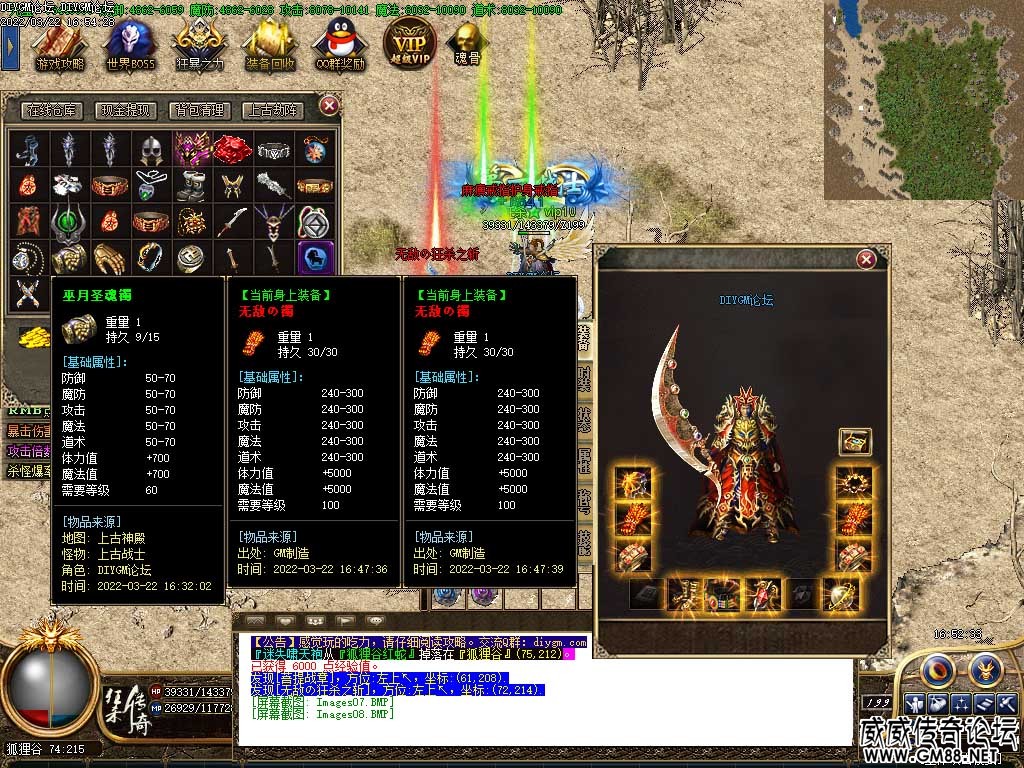
Task: Click the 现金提现 button
Action: tap(130, 111)
